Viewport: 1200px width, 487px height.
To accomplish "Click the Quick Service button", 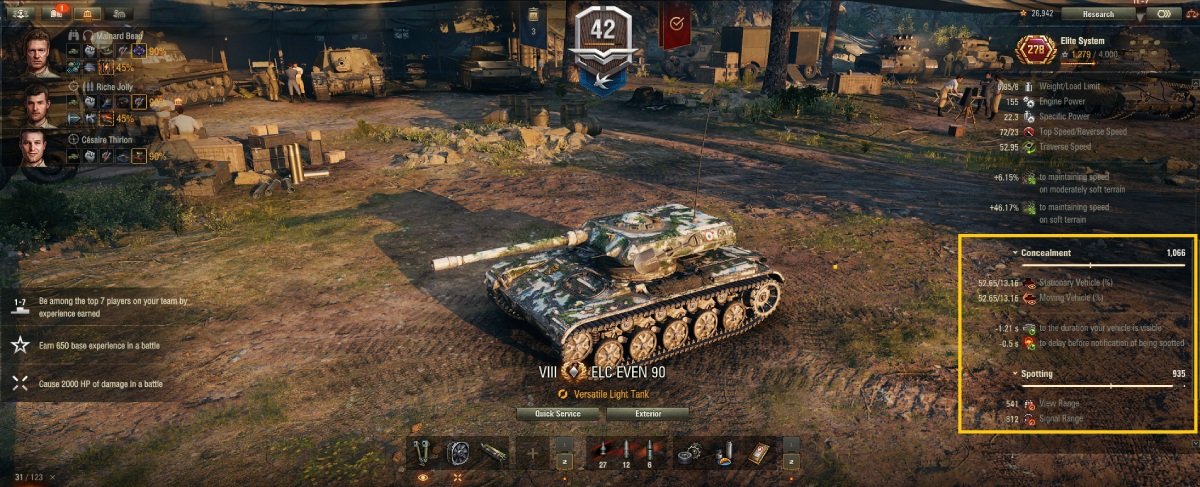I will click(557, 413).
